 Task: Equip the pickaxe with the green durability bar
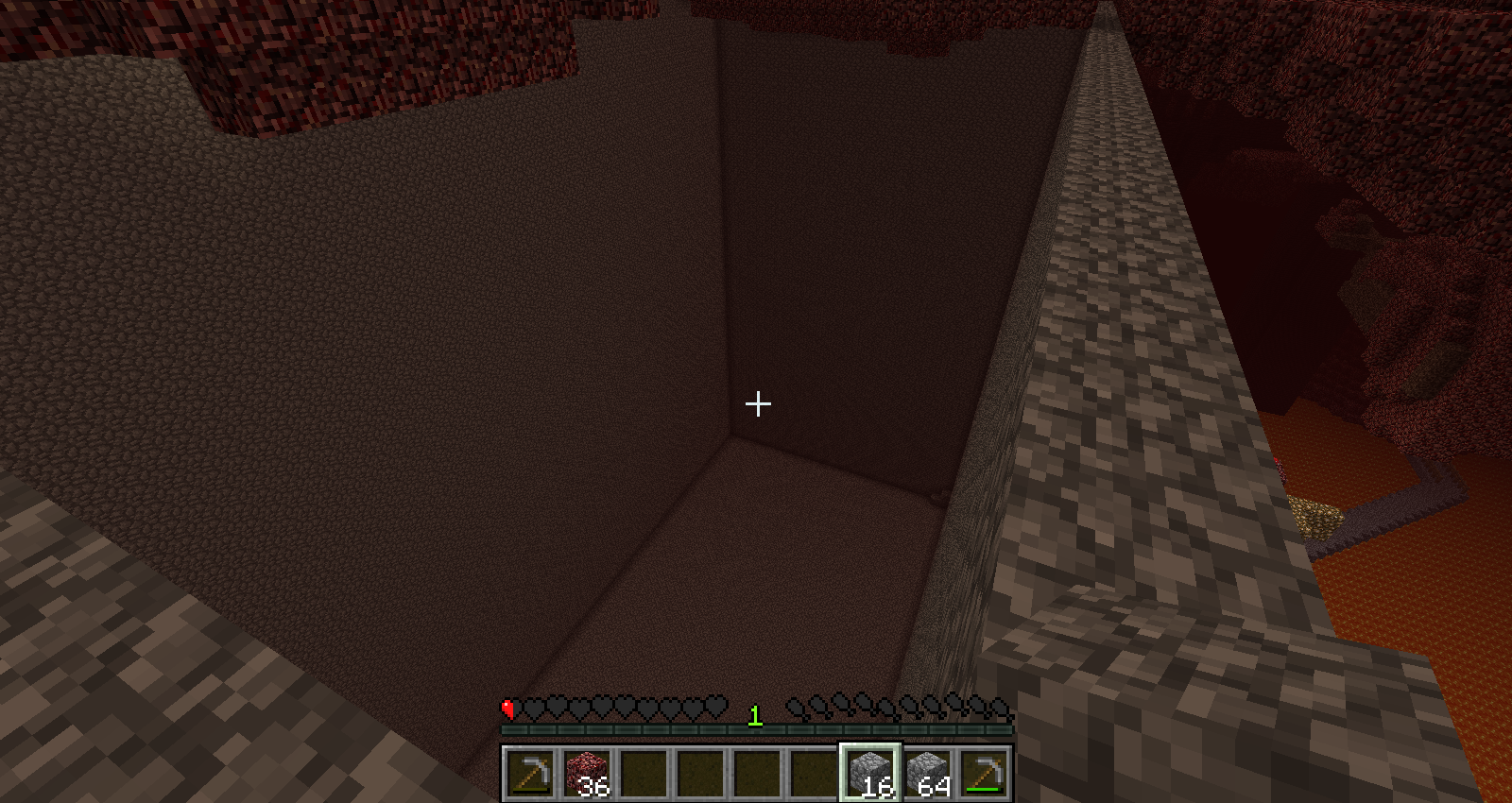pos(984,773)
